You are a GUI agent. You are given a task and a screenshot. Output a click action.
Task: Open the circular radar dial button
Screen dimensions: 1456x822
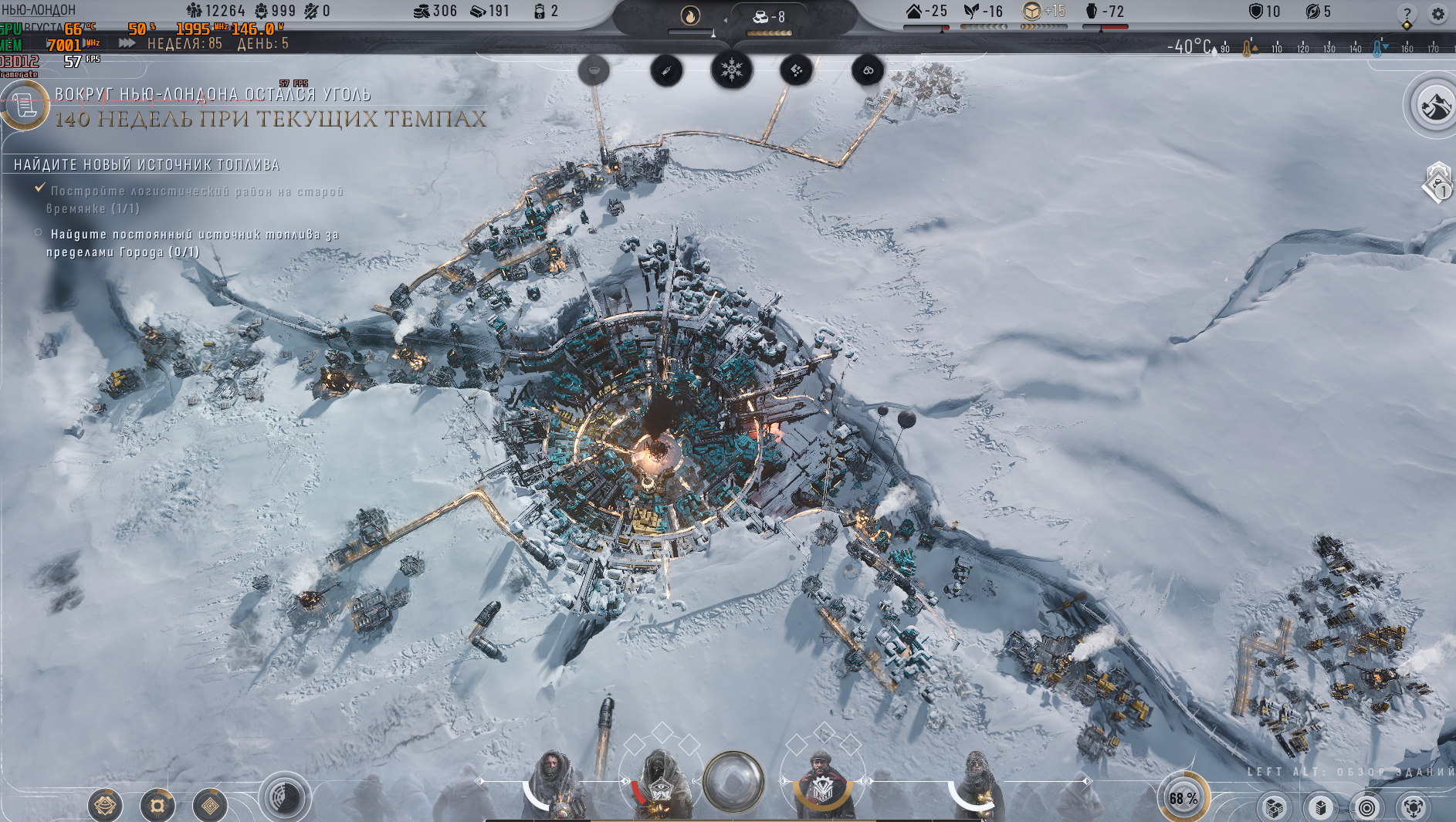[x=285, y=797]
